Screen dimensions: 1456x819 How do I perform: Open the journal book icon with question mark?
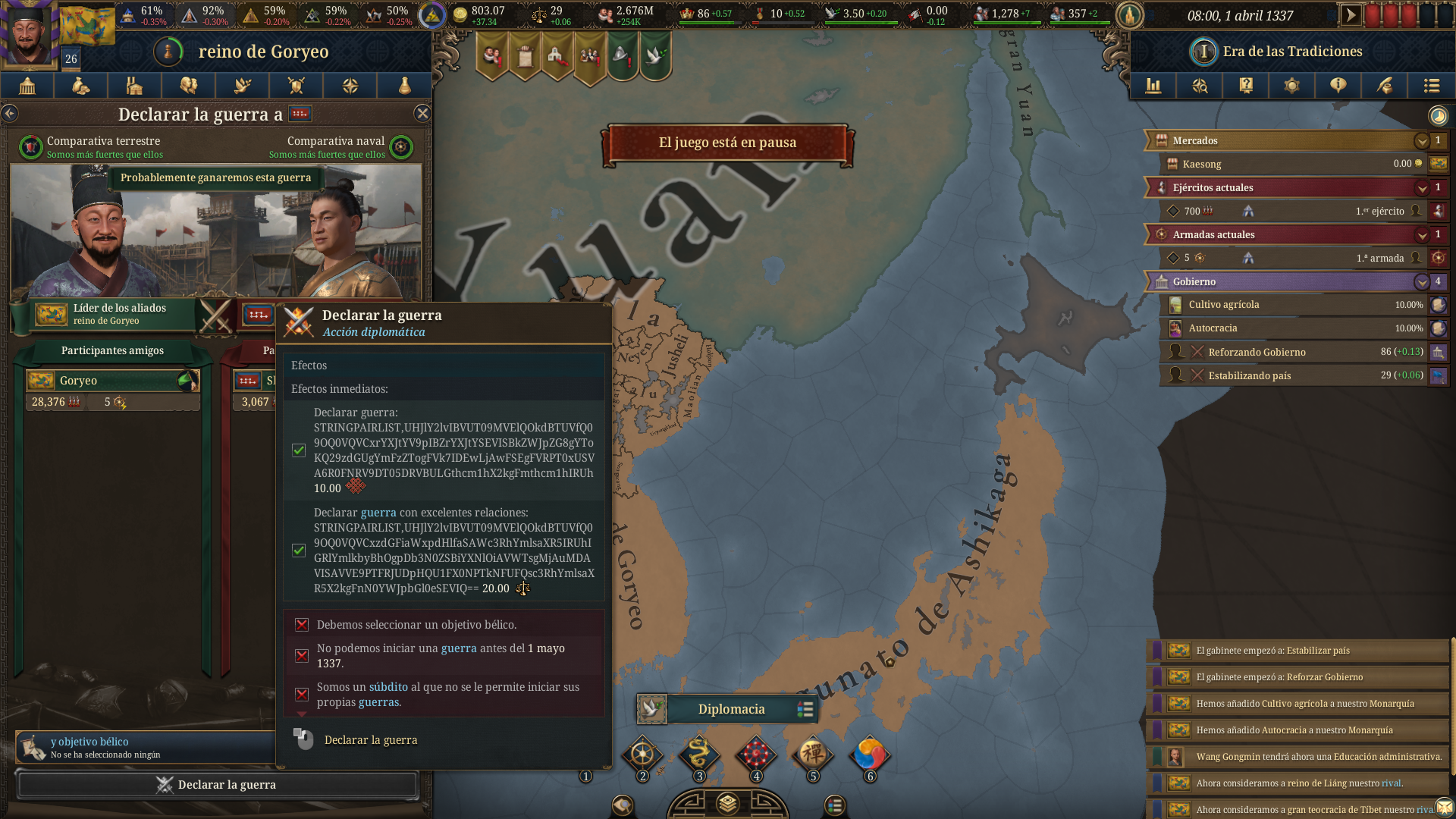tap(1245, 86)
